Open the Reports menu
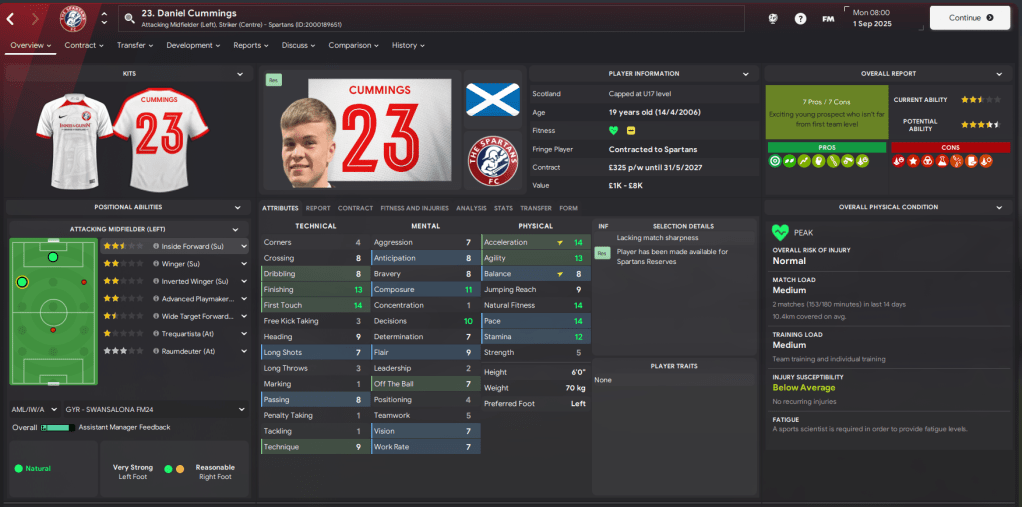This screenshot has width=1022, height=507. [251, 45]
